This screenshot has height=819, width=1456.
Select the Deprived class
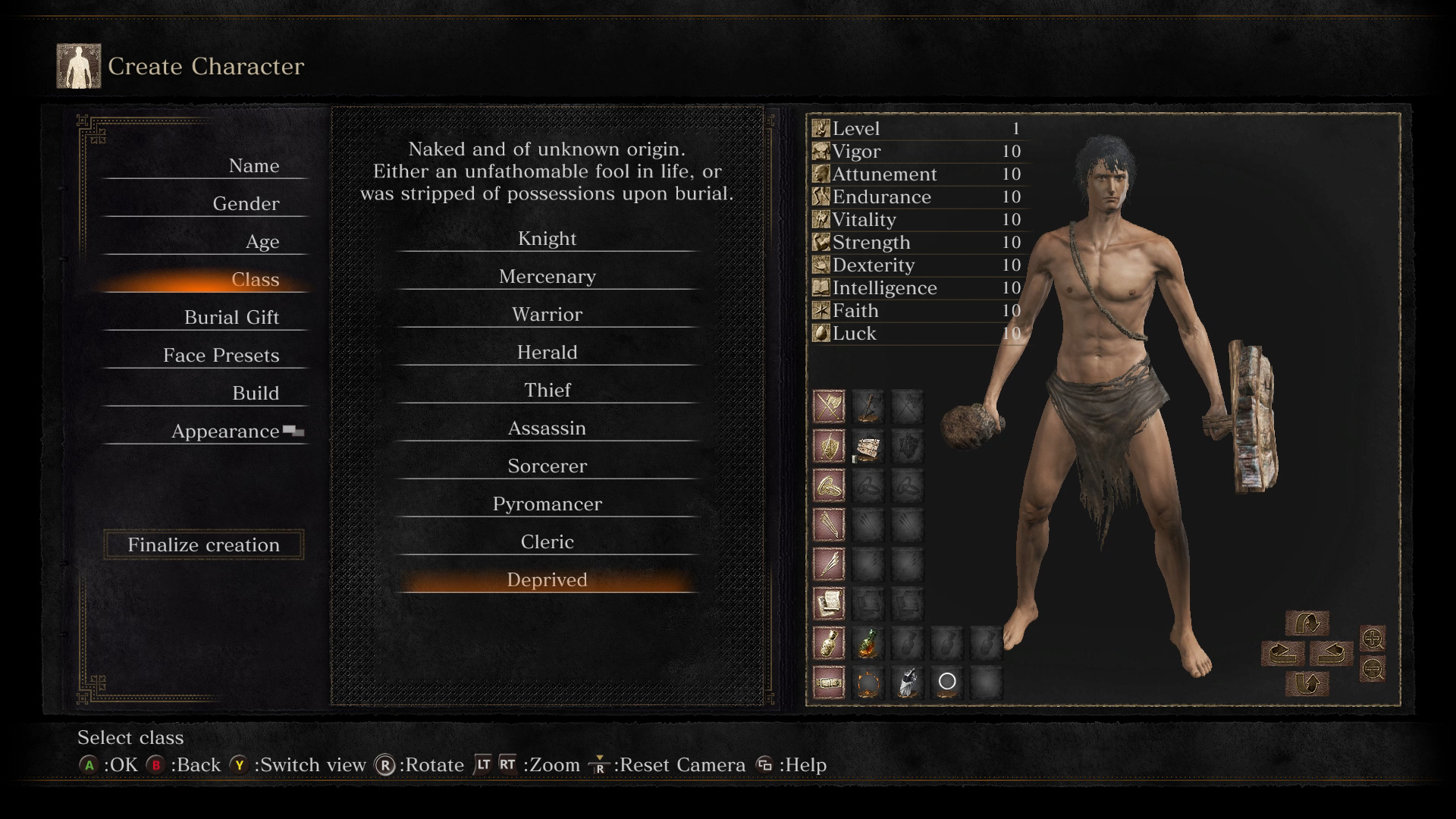[x=547, y=580]
